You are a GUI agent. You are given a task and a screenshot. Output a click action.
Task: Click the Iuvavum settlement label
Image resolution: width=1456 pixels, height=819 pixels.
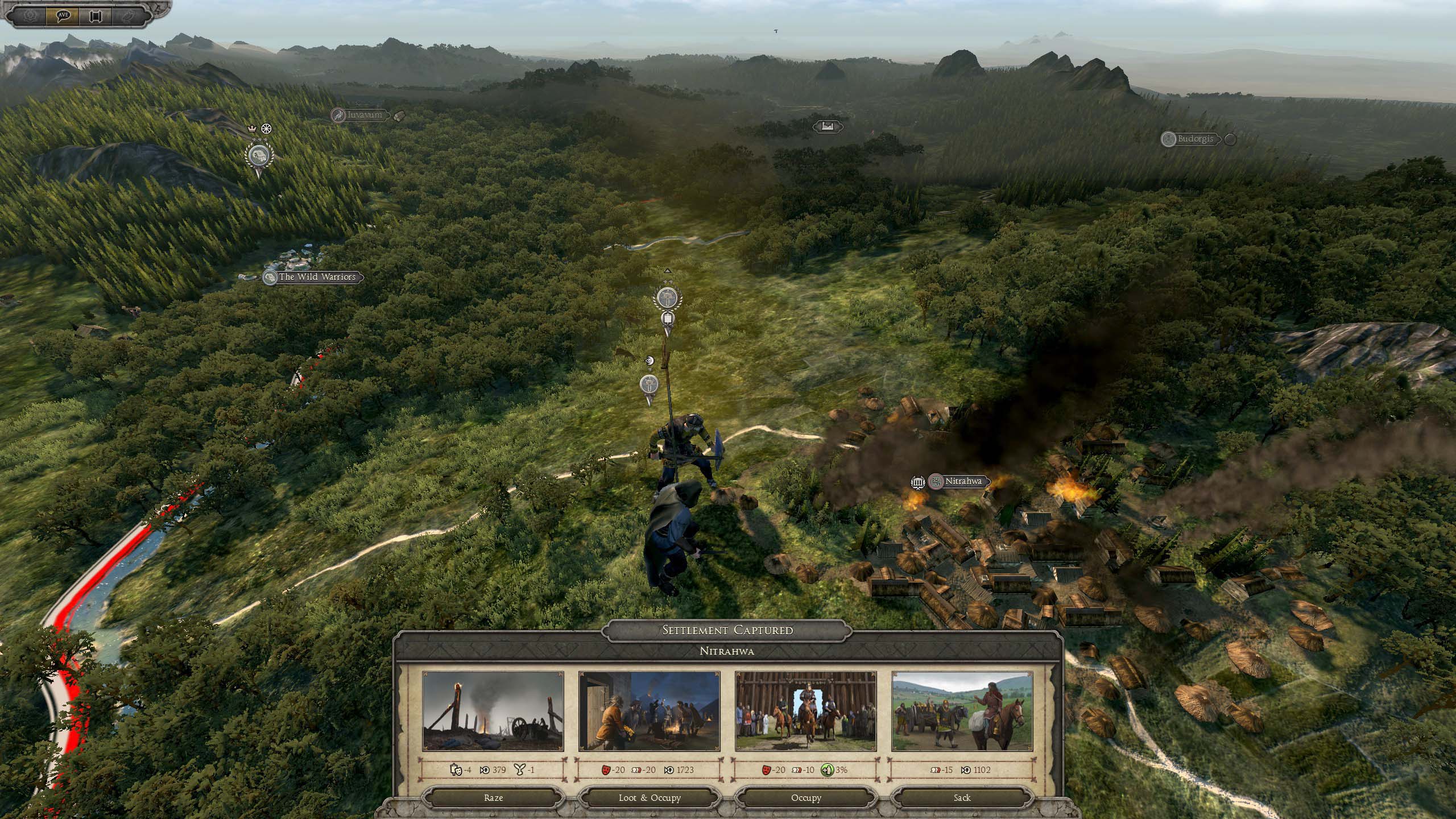click(x=365, y=115)
